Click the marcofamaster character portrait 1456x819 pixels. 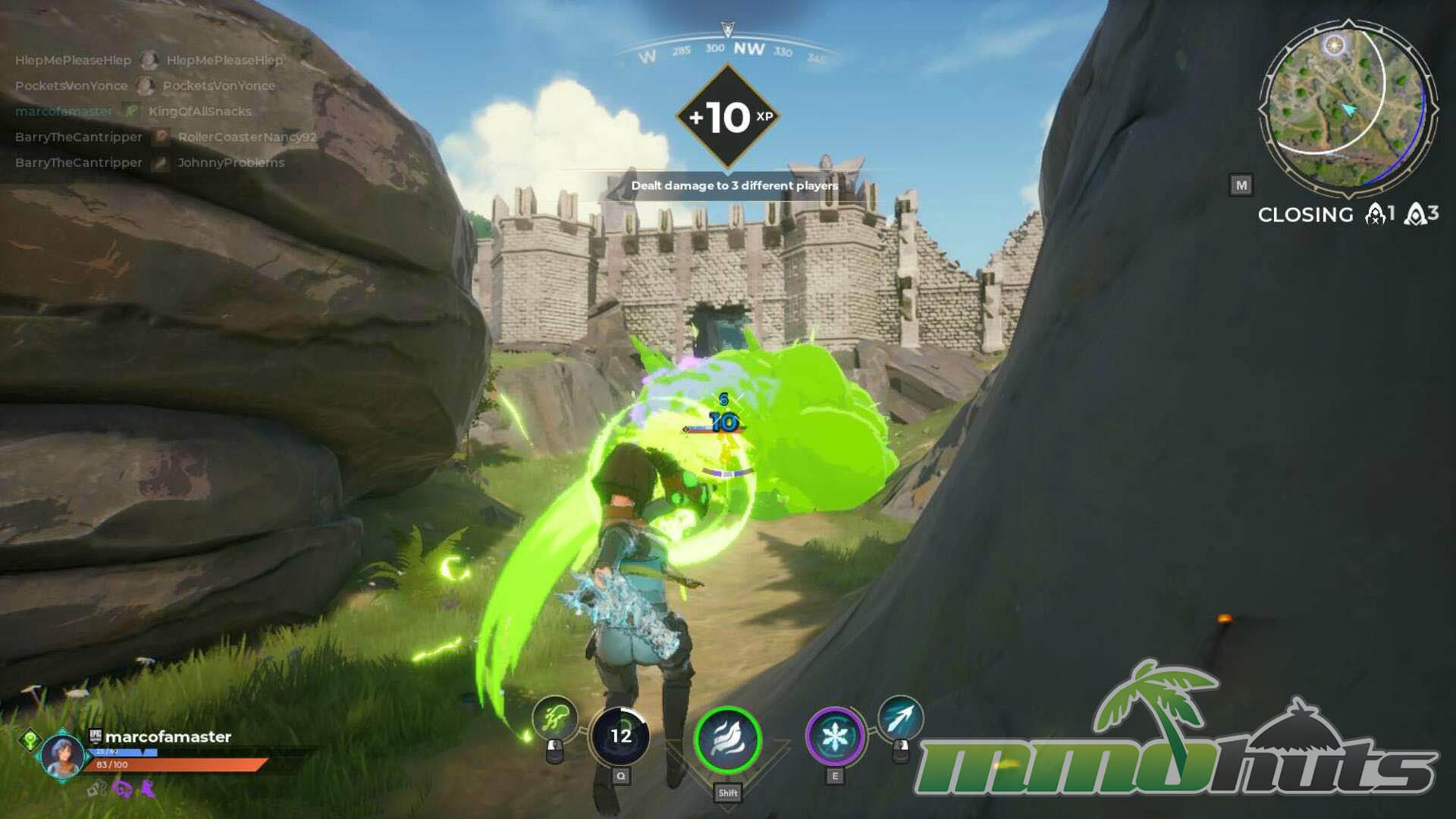click(x=62, y=755)
